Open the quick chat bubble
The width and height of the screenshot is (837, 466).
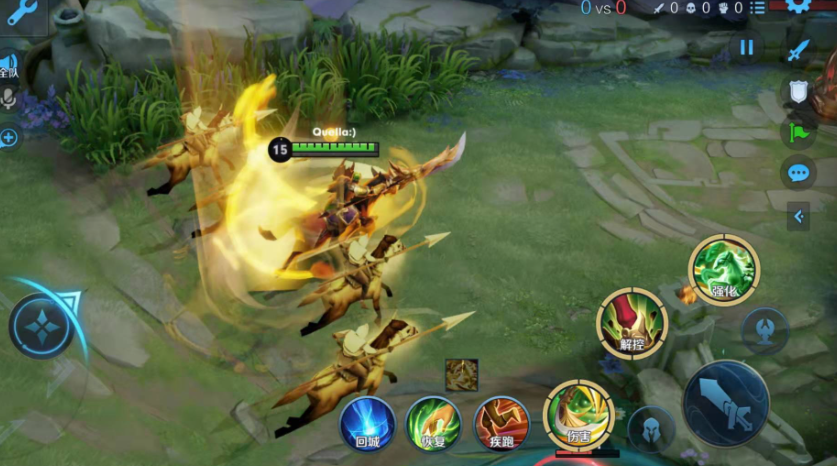(x=798, y=173)
